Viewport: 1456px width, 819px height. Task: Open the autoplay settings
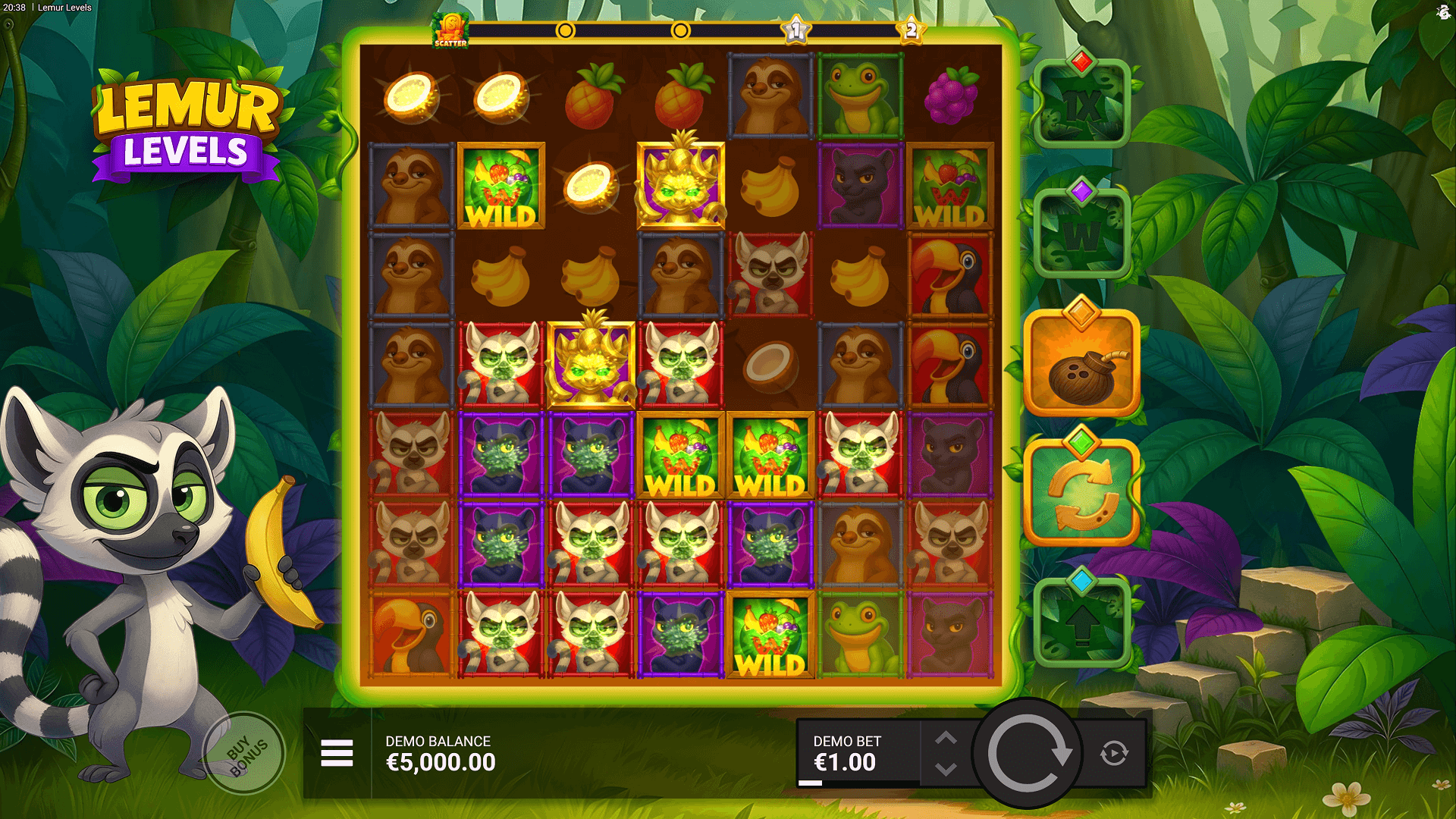1114,753
